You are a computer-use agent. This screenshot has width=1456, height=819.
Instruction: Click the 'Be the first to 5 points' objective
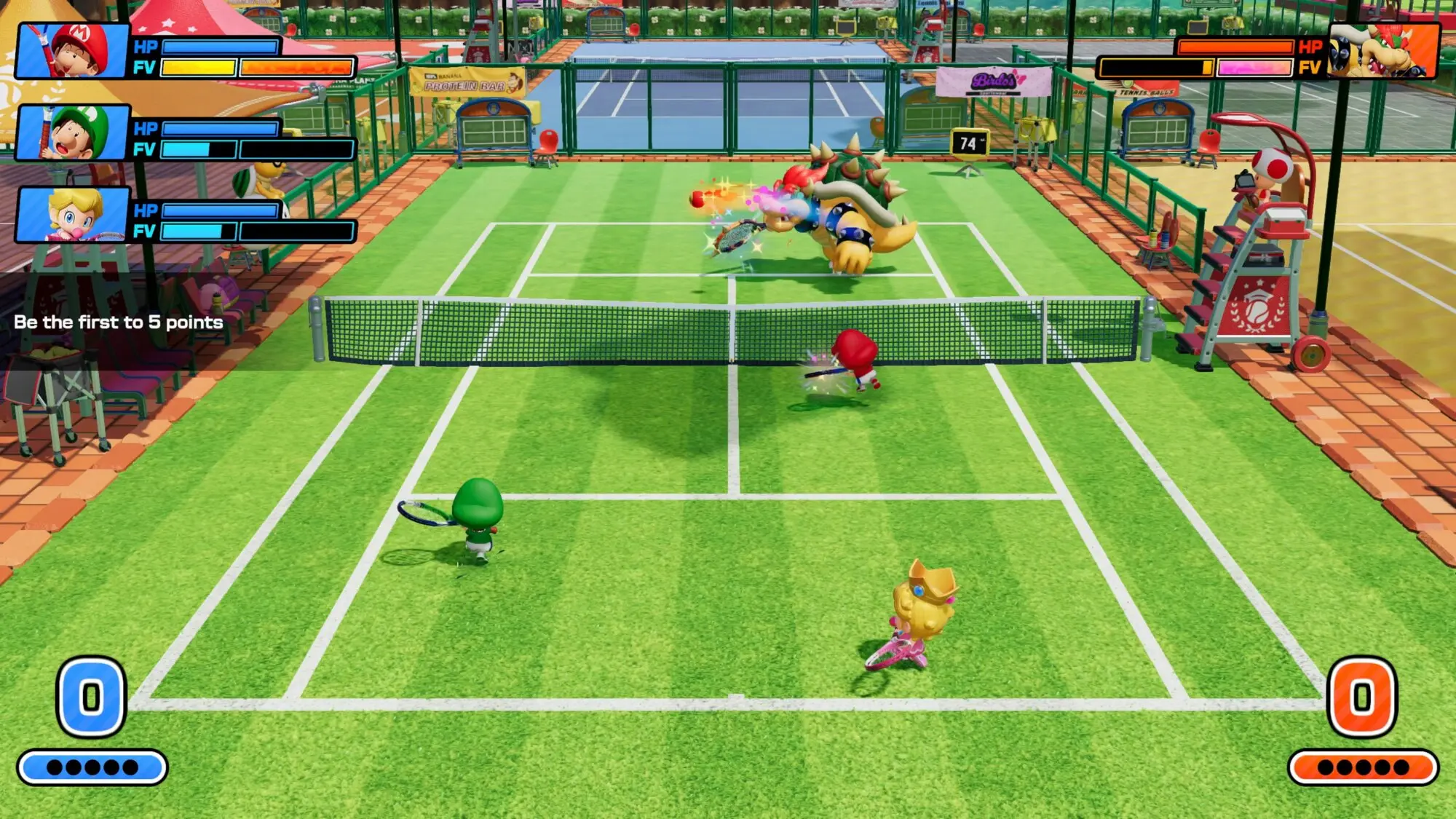119,323
